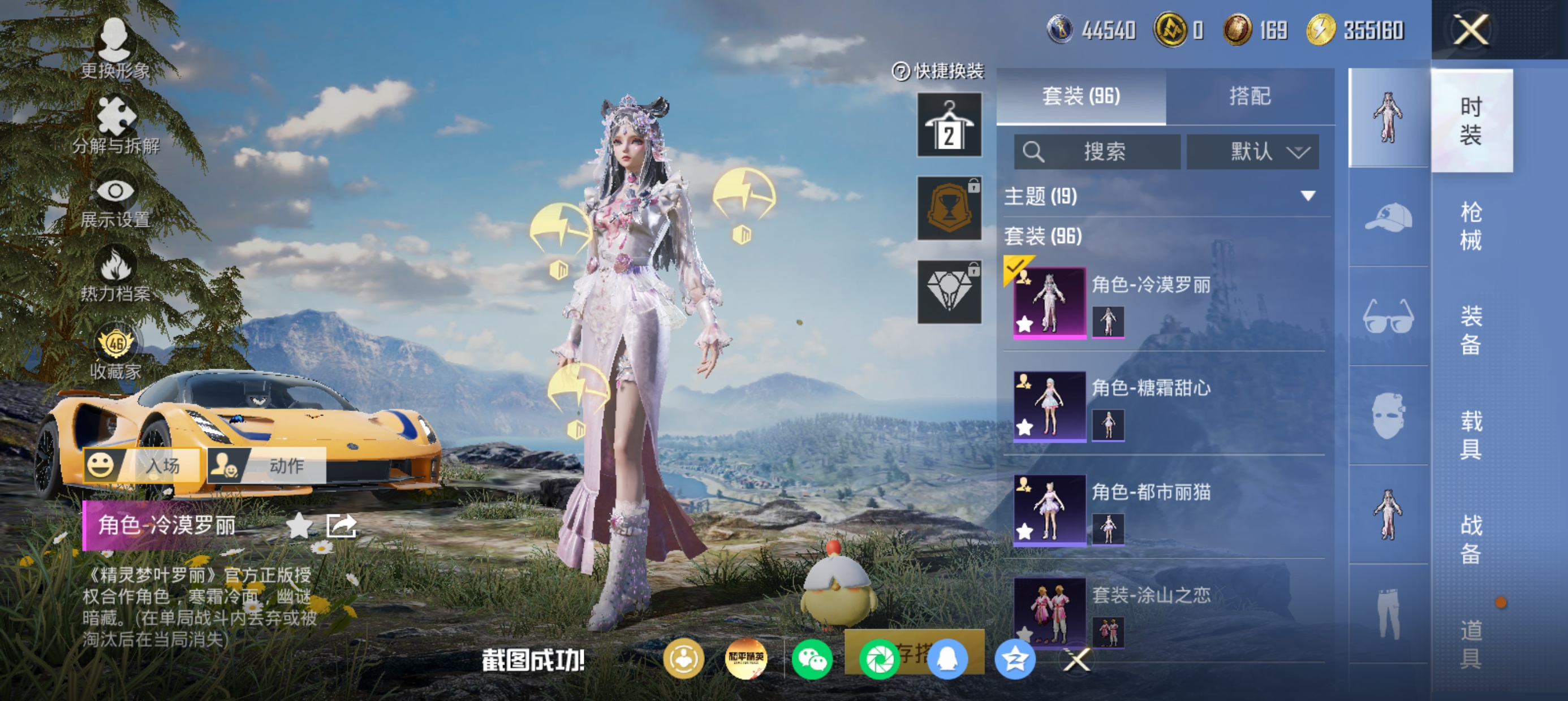Click the 搜索 search field
The image size is (1568, 701).
(x=1097, y=152)
